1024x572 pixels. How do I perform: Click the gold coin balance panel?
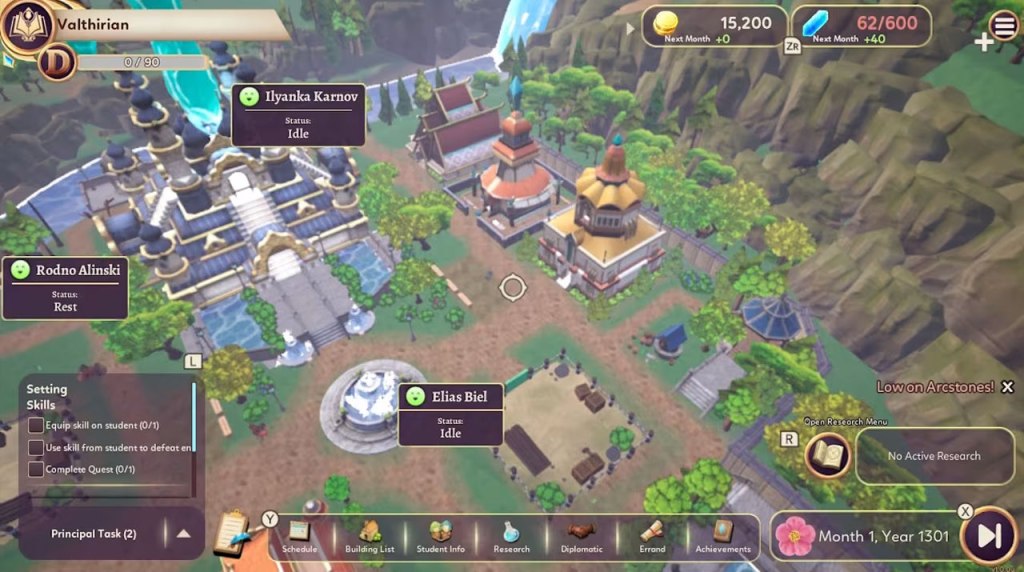pos(712,26)
